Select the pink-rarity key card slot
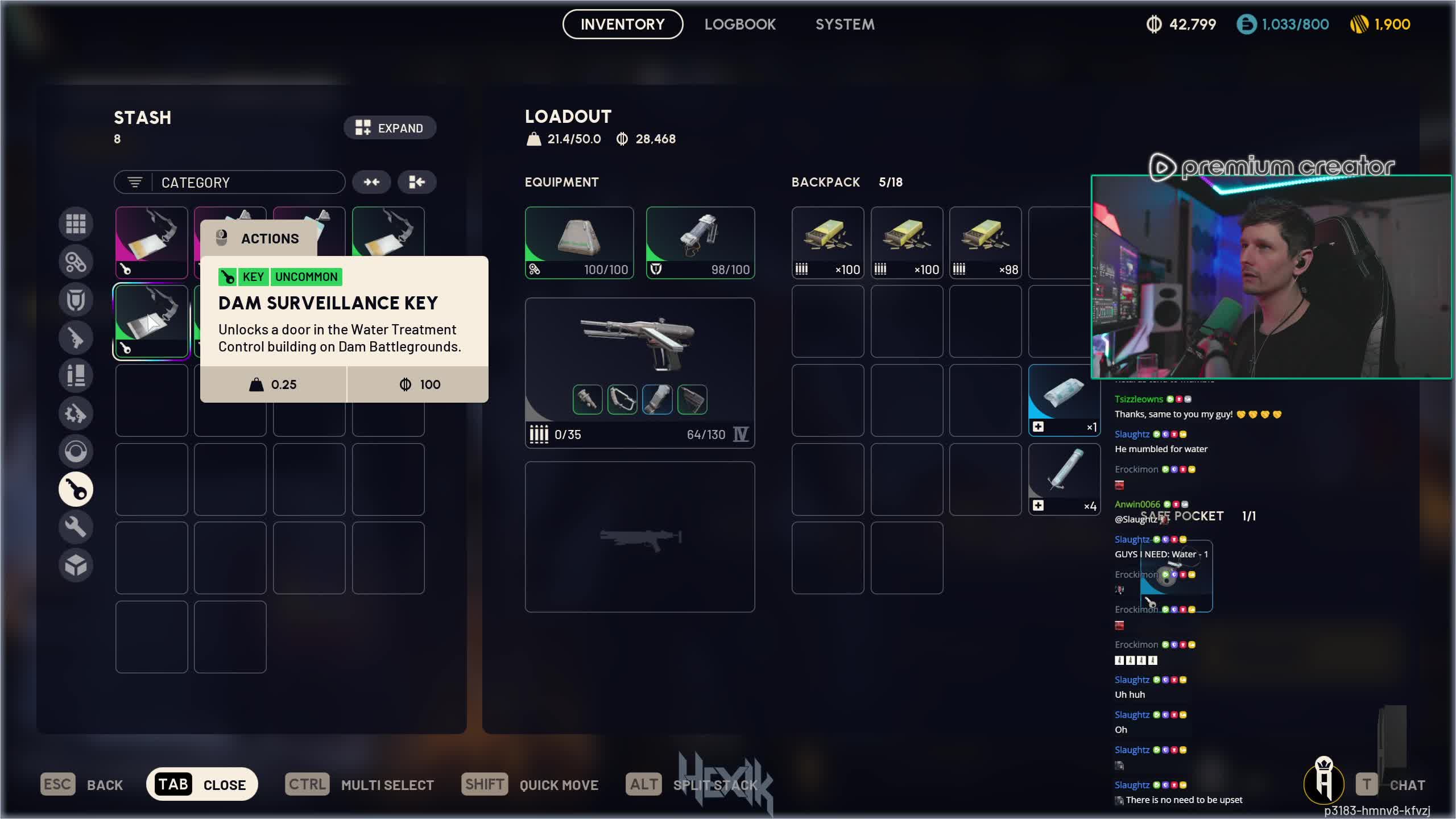Screen dimensions: 1456x819 coord(151,242)
